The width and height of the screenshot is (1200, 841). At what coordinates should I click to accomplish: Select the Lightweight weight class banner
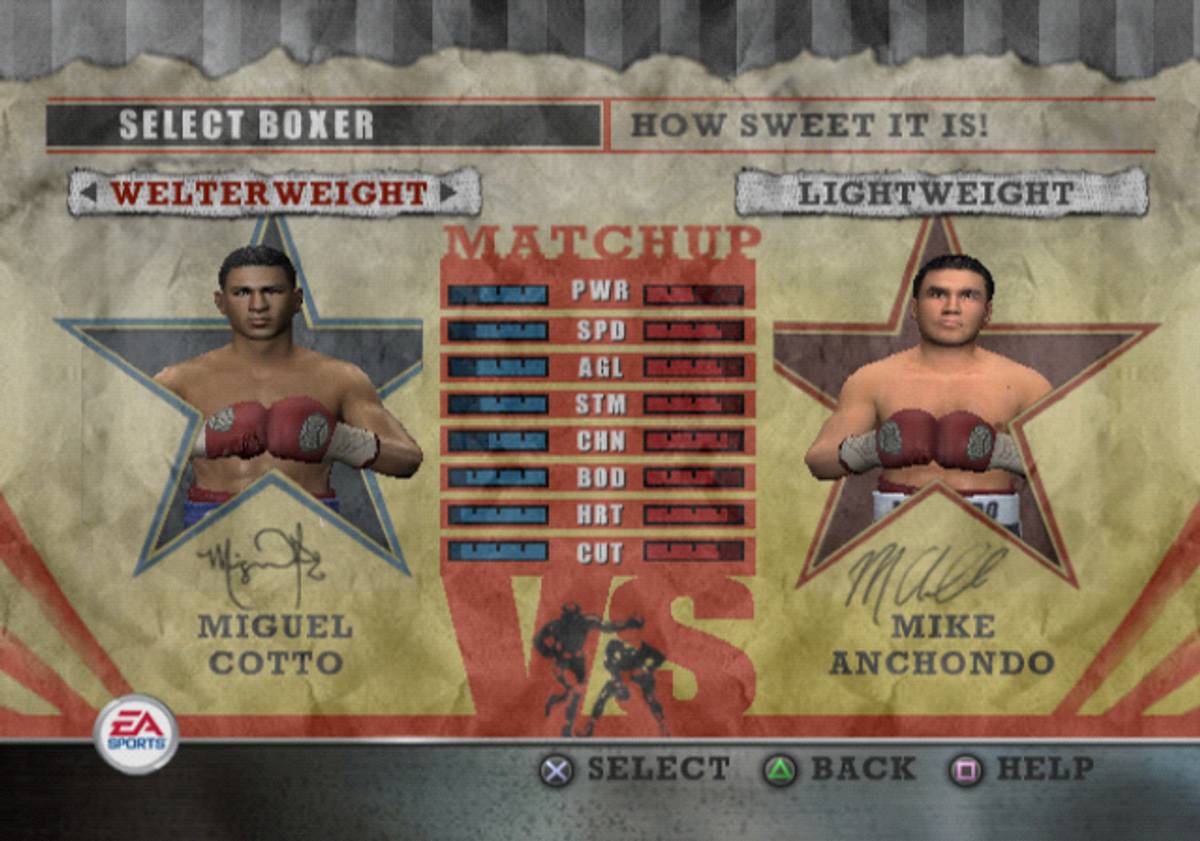coord(940,193)
